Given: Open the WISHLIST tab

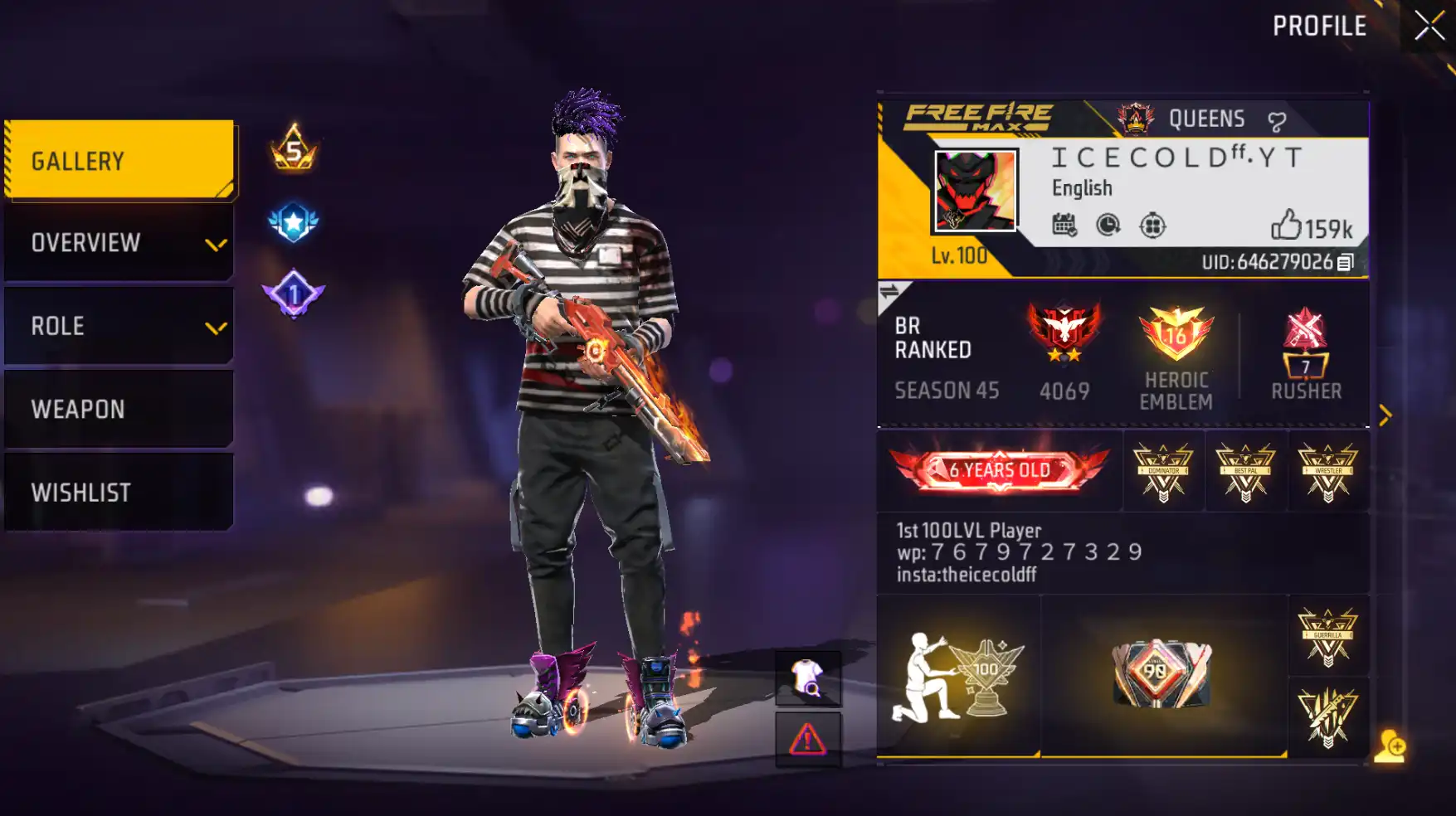Looking at the screenshot, I should point(116,493).
